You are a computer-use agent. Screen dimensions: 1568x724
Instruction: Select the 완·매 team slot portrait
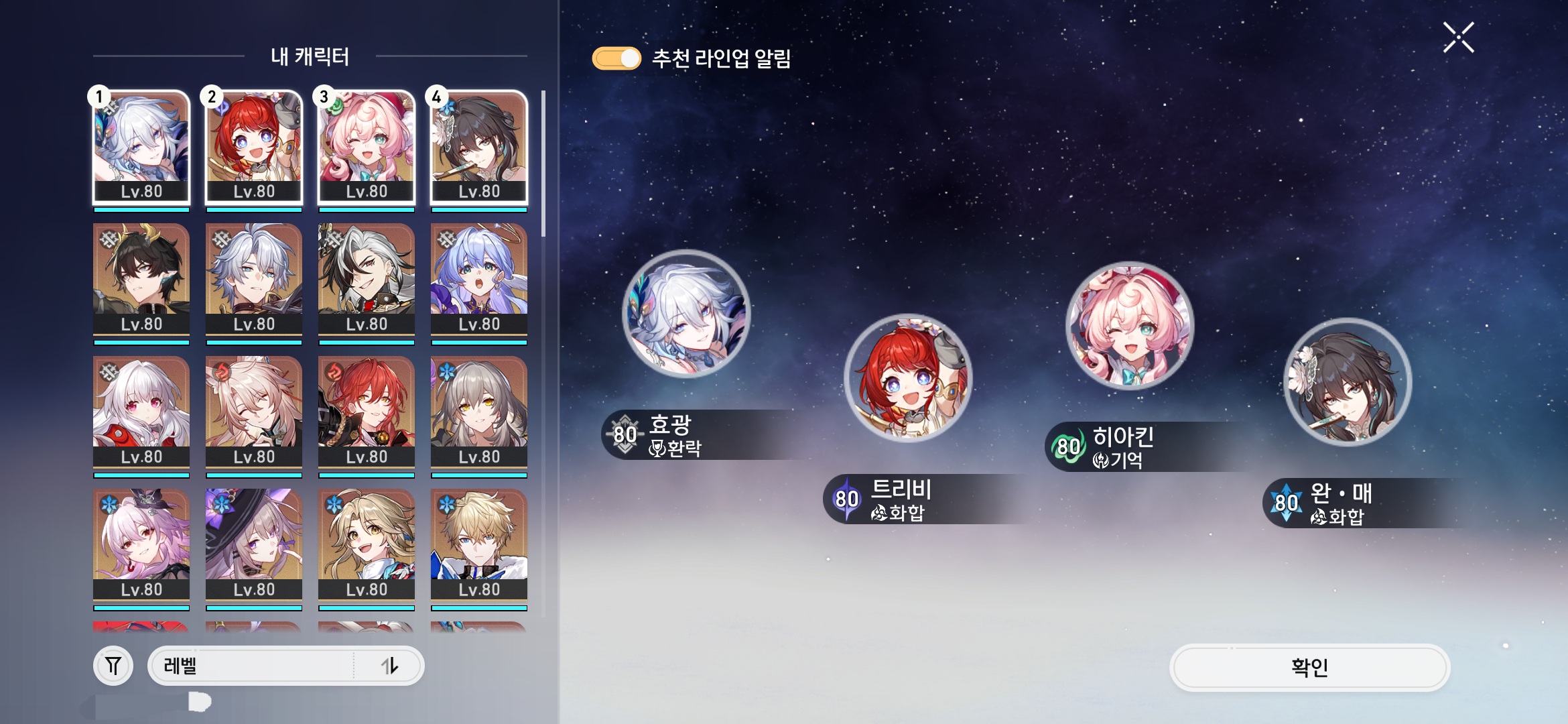pos(1348,382)
